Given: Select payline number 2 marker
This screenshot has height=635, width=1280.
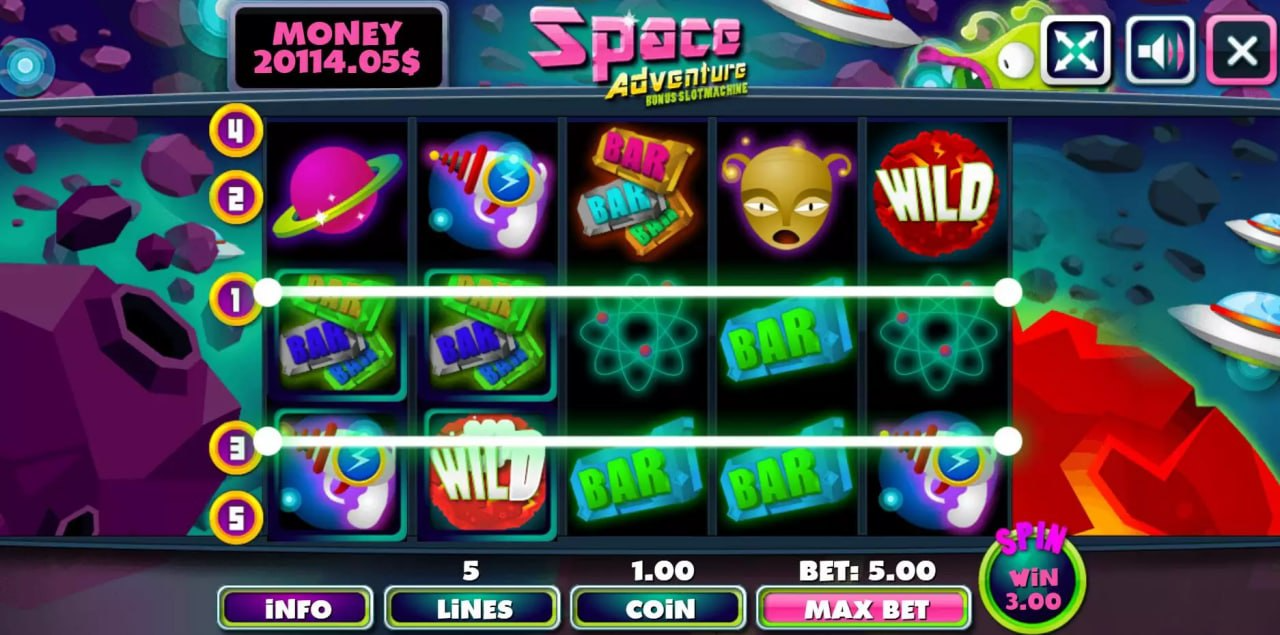Looking at the screenshot, I should click(x=236, y=197).
